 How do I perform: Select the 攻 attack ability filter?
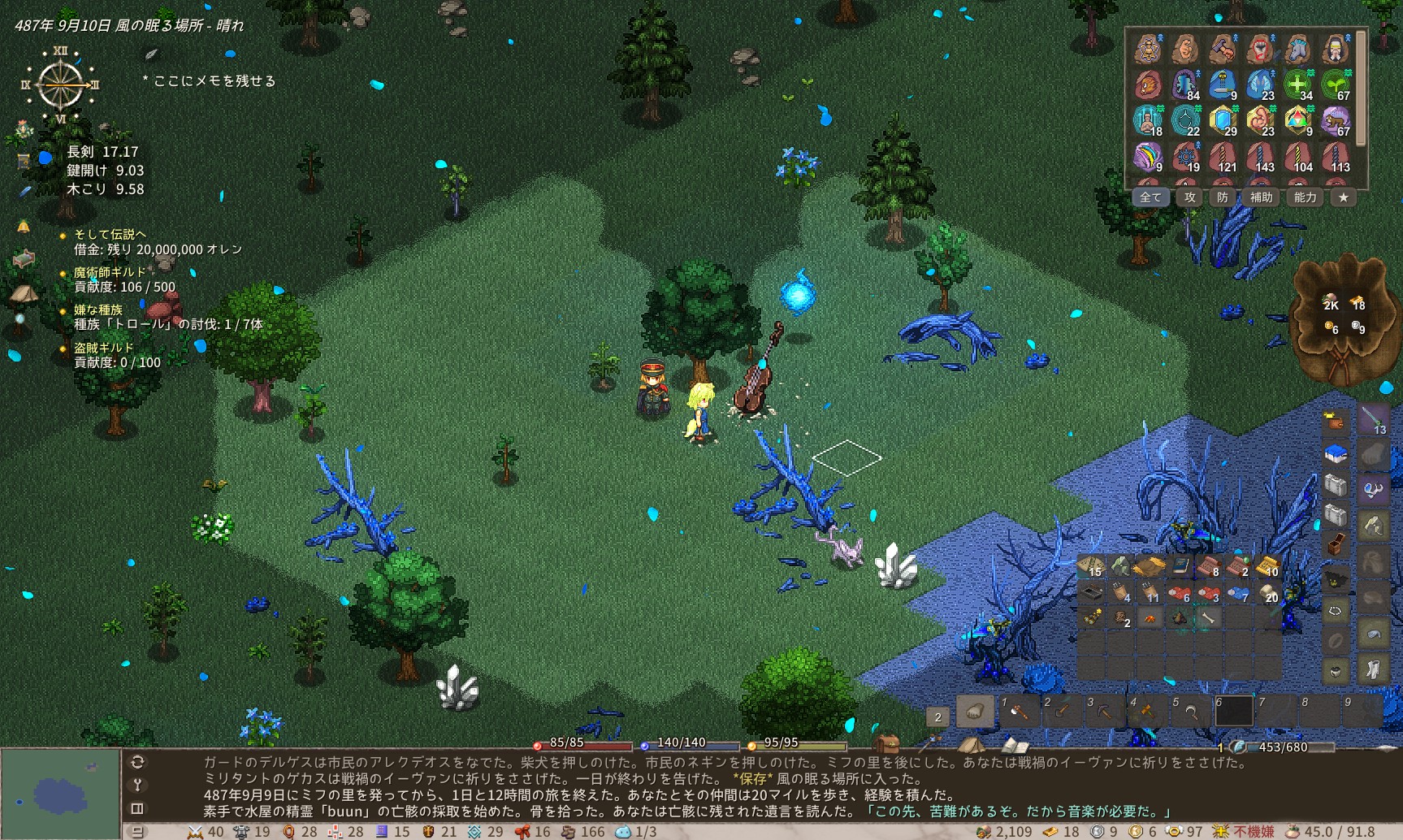[x=1190, y=197]
